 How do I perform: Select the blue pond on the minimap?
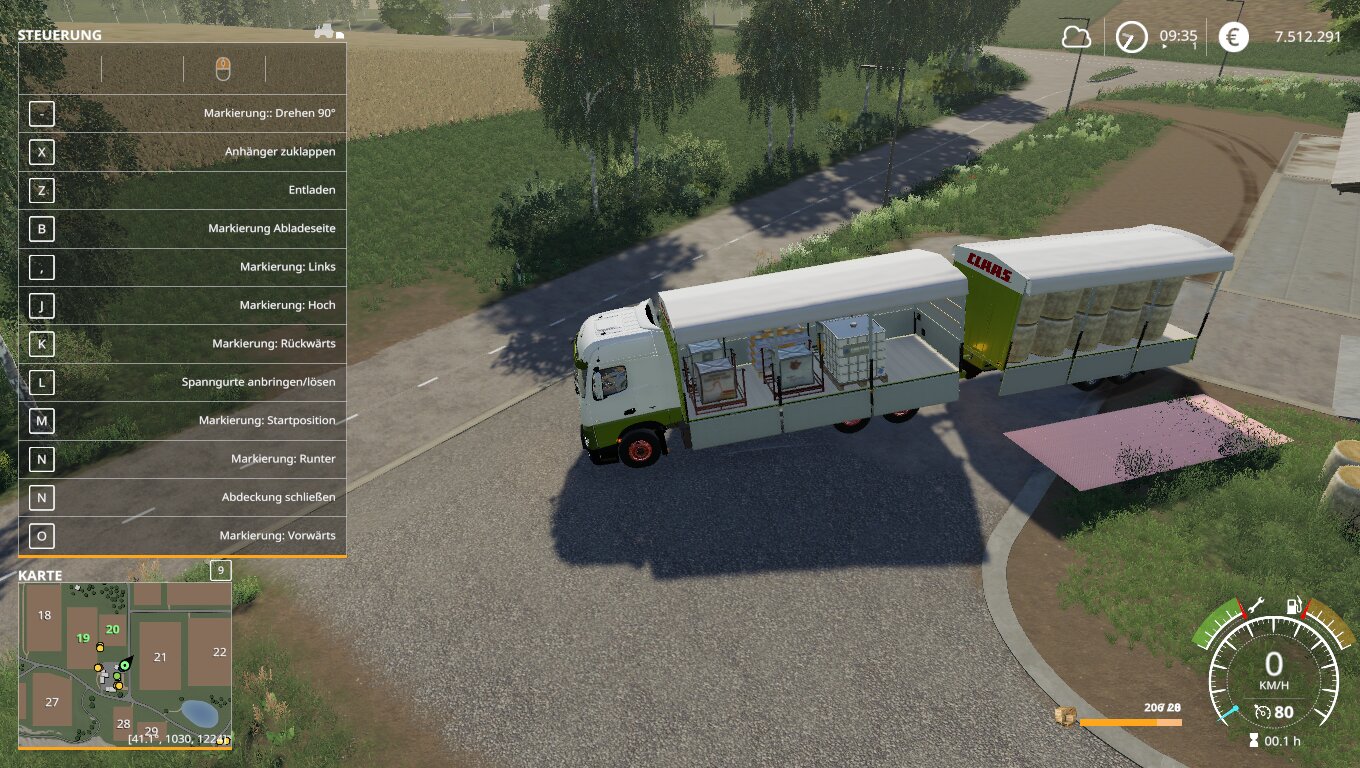click(198, 713)
